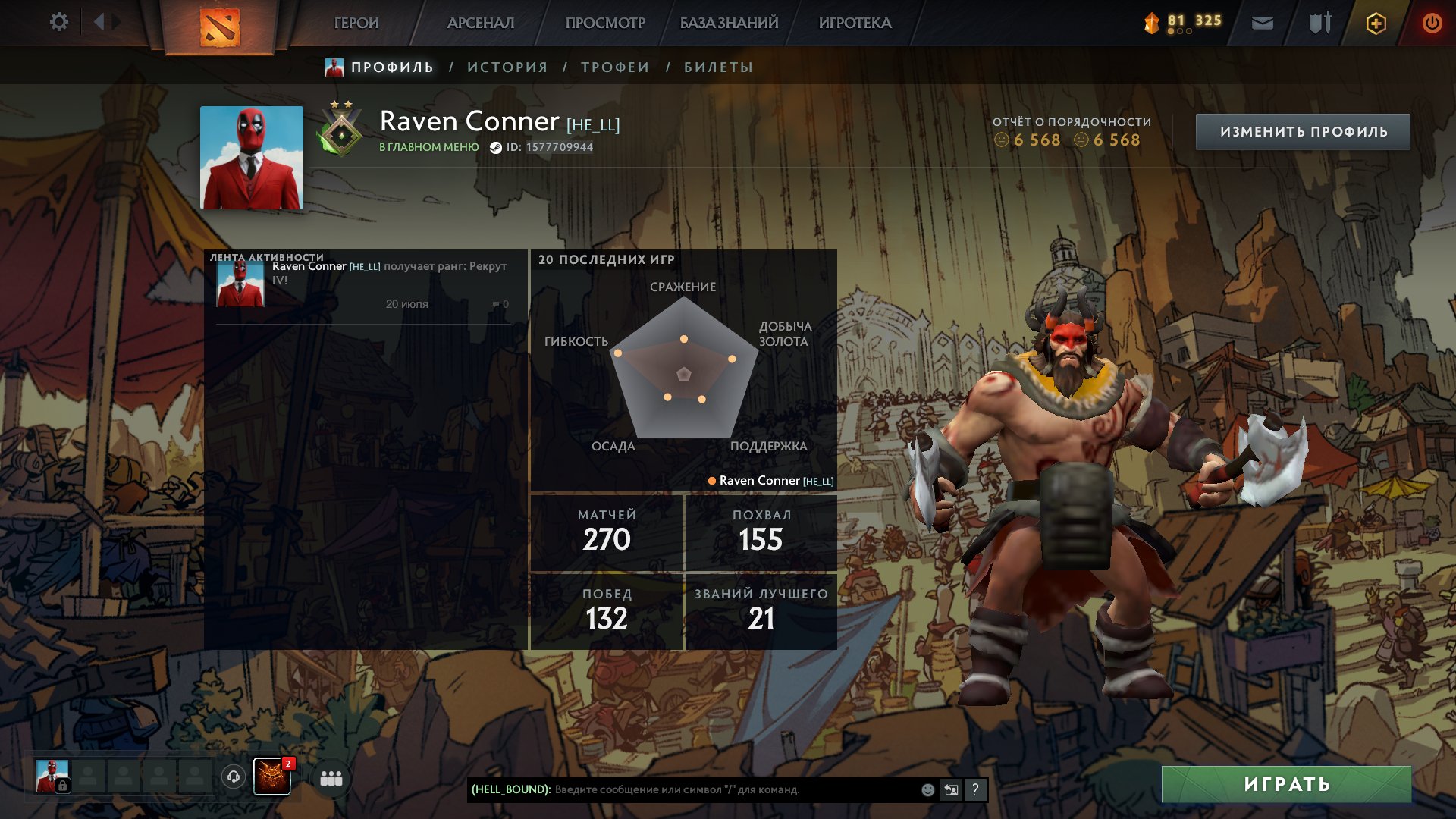1456x819 pixels.
Task: Click the Deadpool profile avatar picture
Action: pyautogui.click(x=251, y=158)
